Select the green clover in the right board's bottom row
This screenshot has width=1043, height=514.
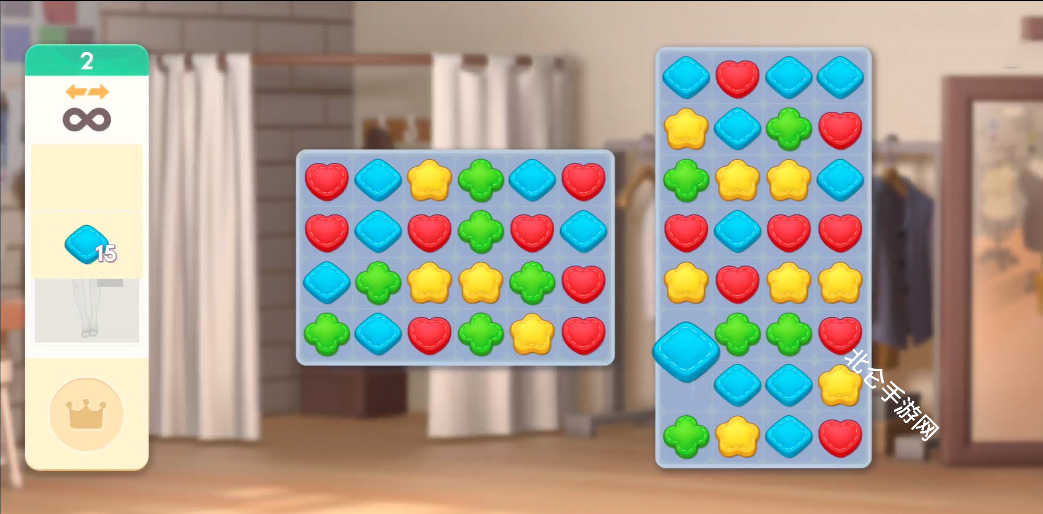point(686,437)
